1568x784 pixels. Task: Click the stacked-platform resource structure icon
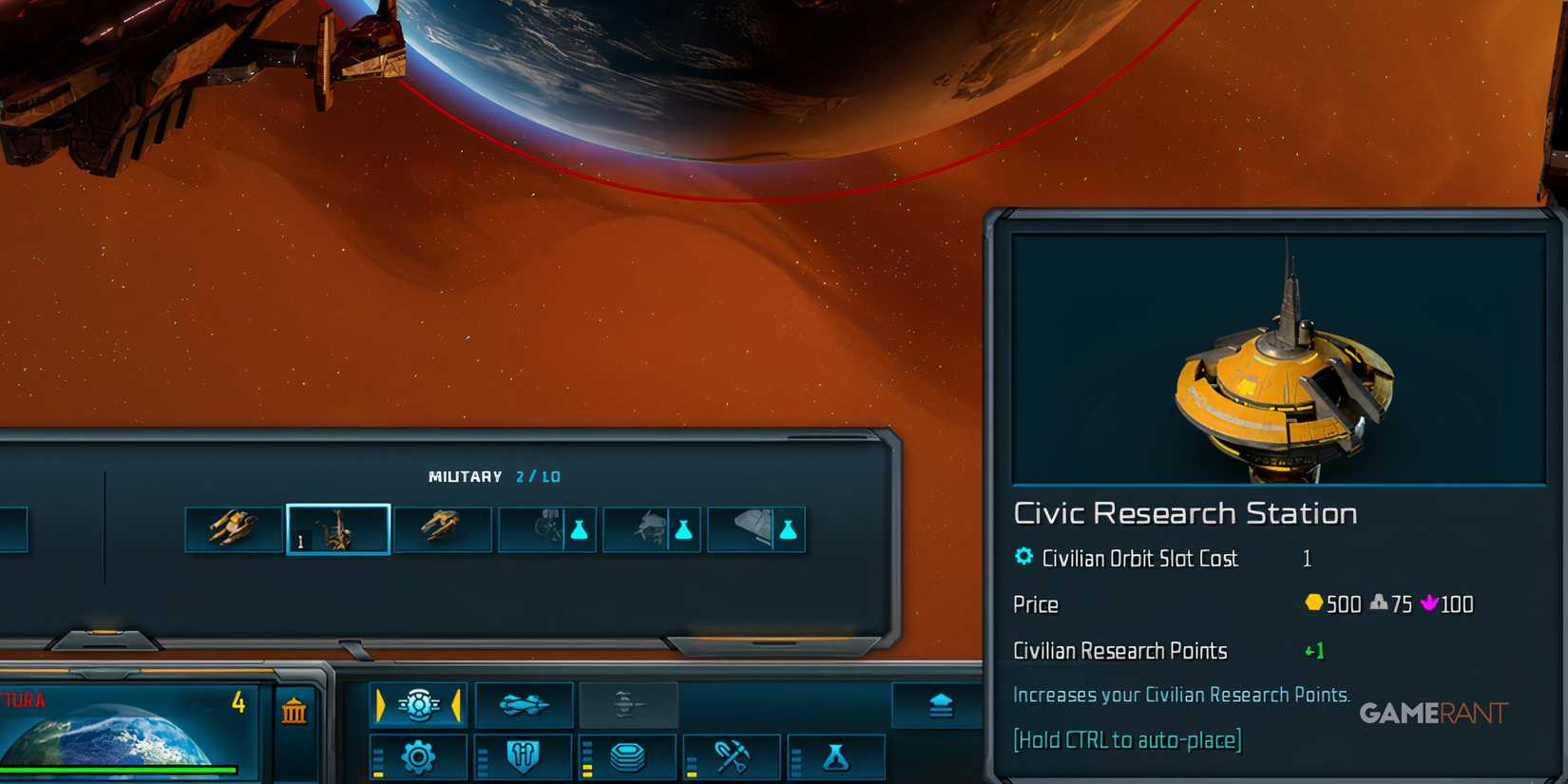point(628,757)
